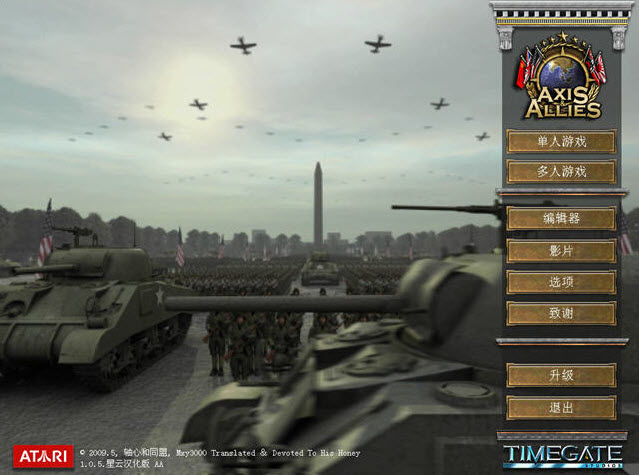The image size is (639, 475).
Task: Open the movies menu (影片)
Action: [x=560, y=250]
